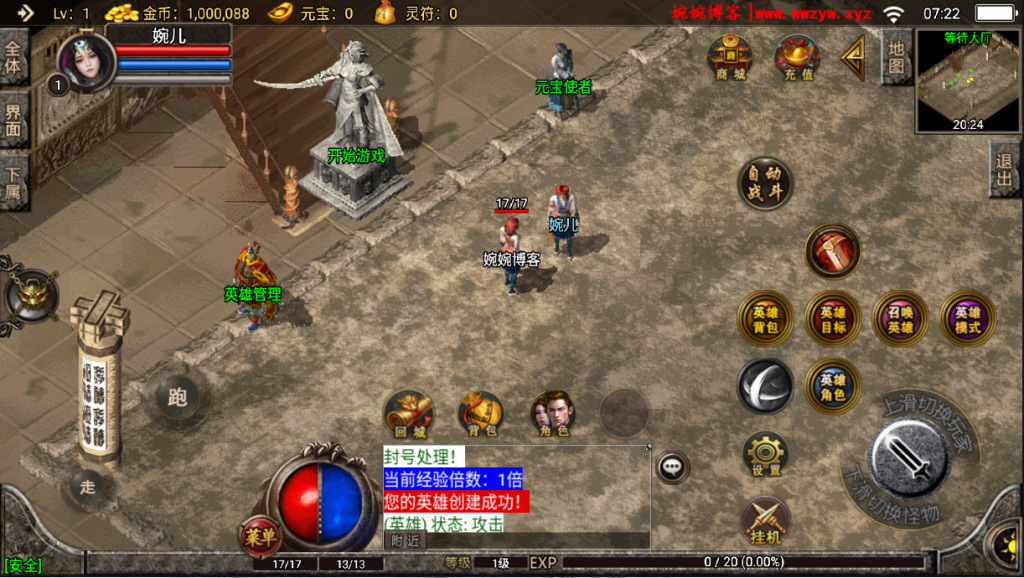Switch 英雄模式 hero mode
1024x578 pixels.
pyautogui.click(x=967, y=319)
